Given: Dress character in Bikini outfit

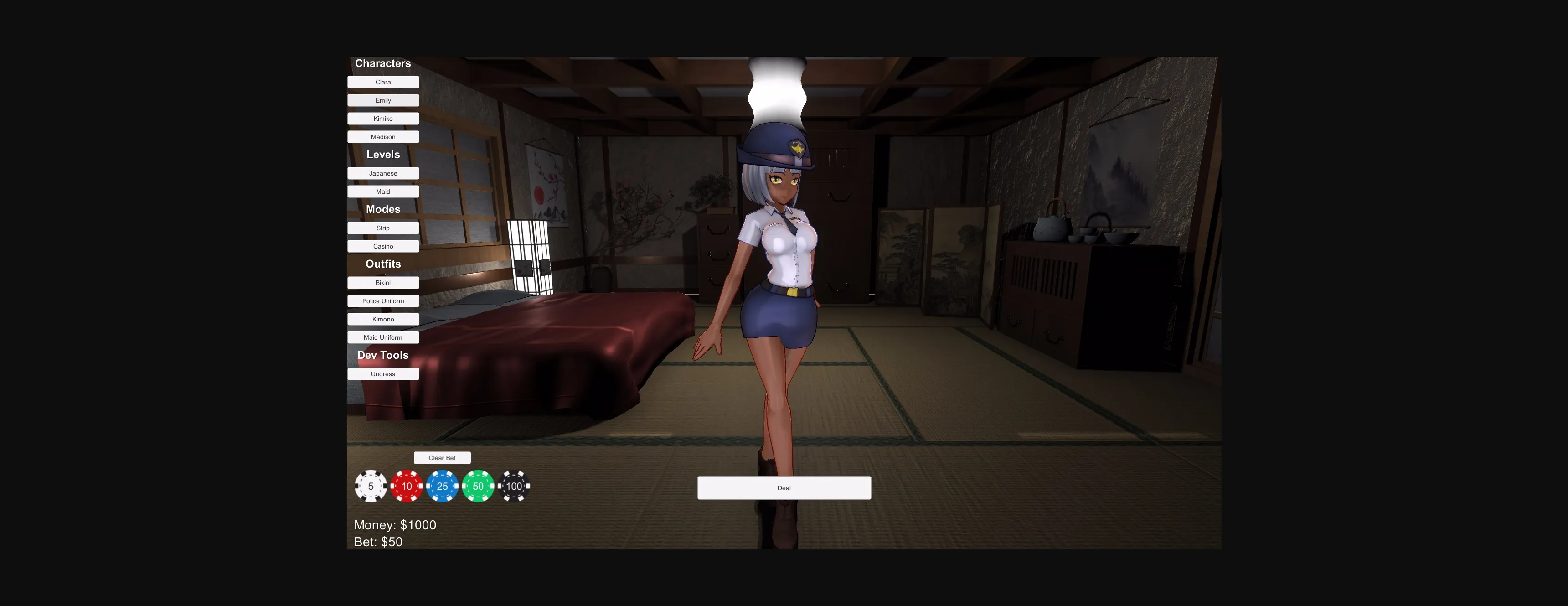Looking at the screenshot, I should [x=383, y=283].
